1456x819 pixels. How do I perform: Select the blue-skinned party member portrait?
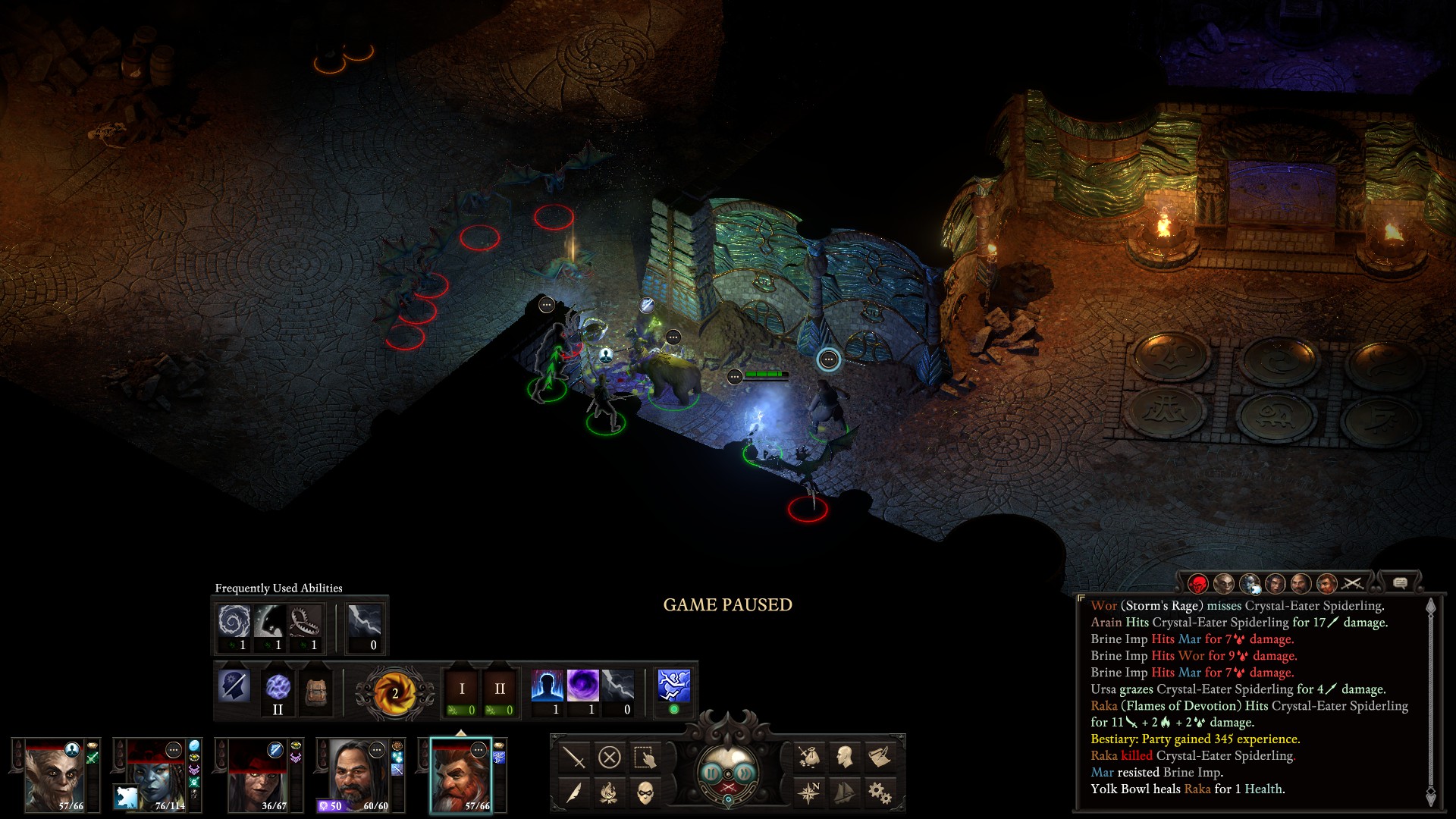click(x=156, y=775)
